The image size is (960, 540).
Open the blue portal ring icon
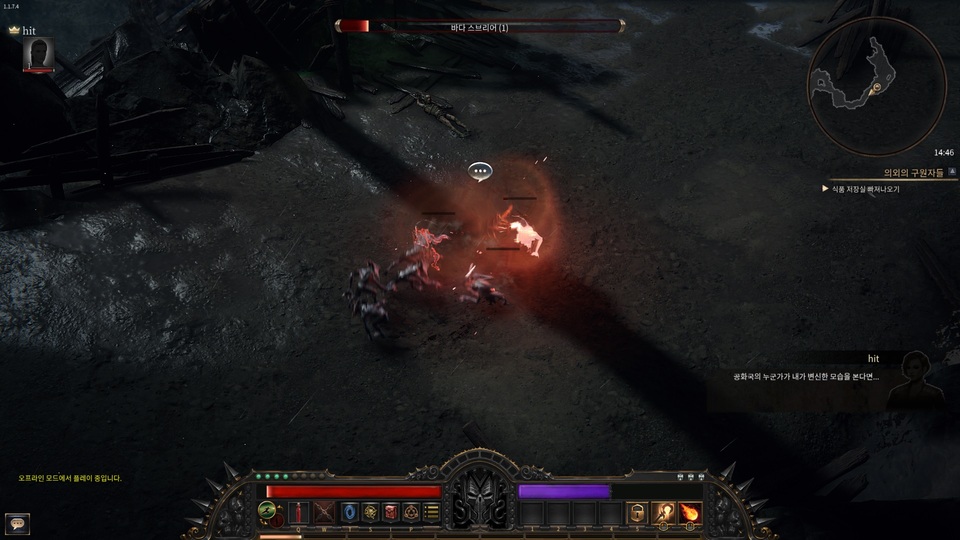(x=349, y=513)
